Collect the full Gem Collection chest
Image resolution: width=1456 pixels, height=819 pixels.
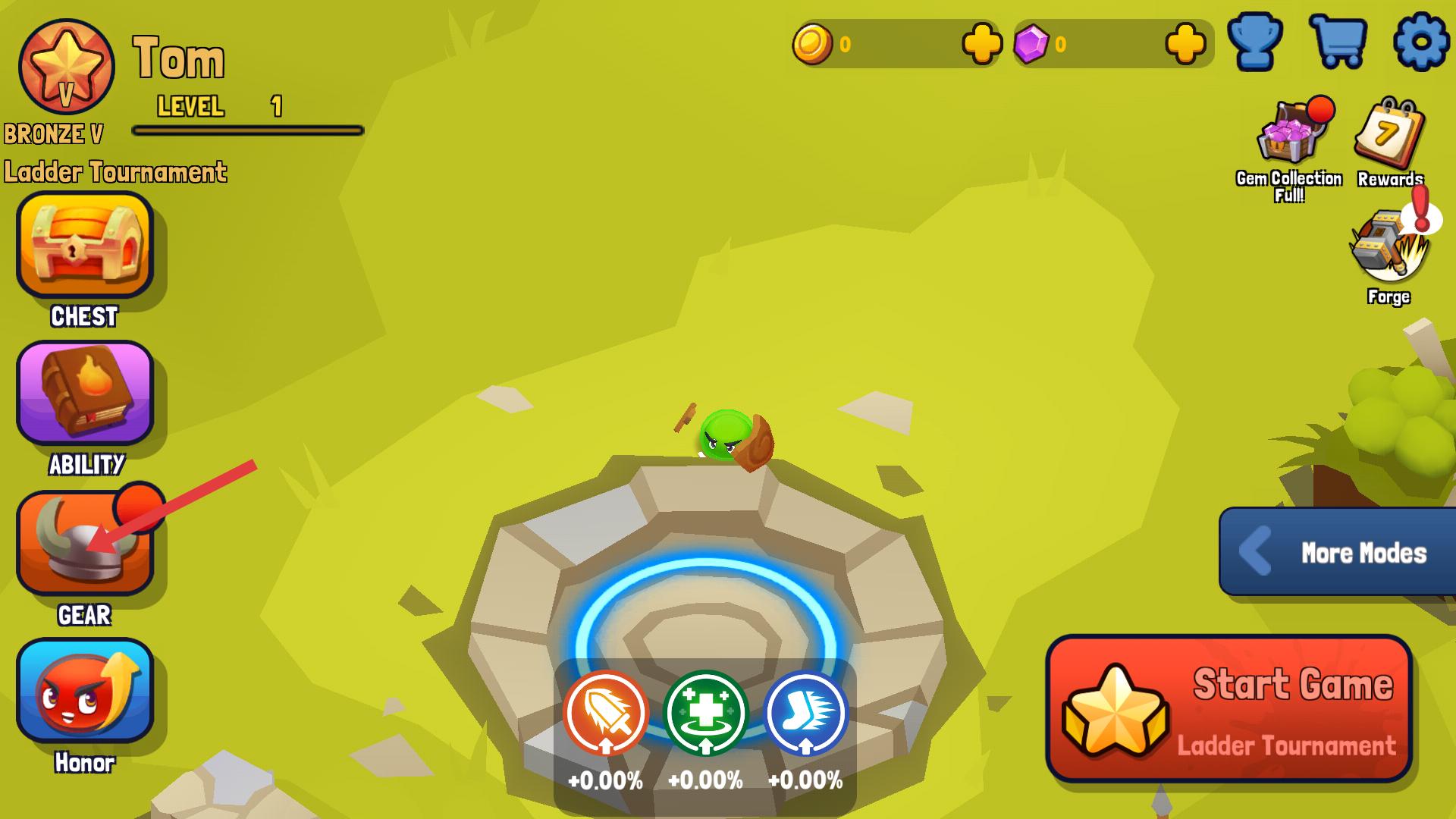coord(1289,136)
